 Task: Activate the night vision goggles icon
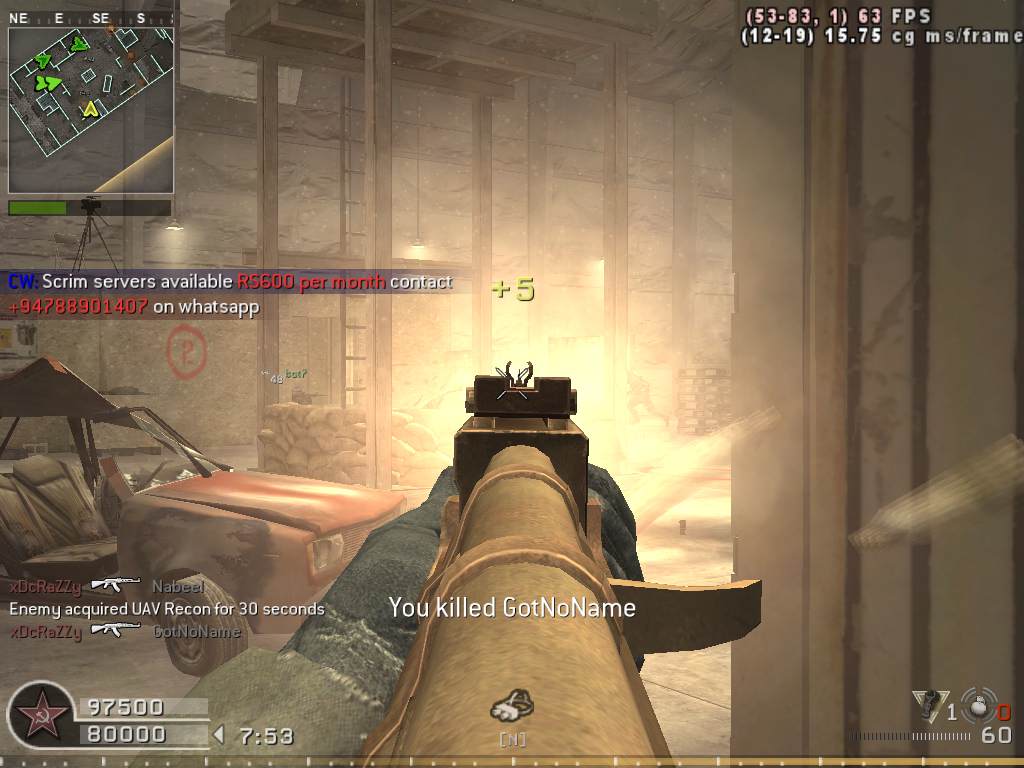coord(511,706)
